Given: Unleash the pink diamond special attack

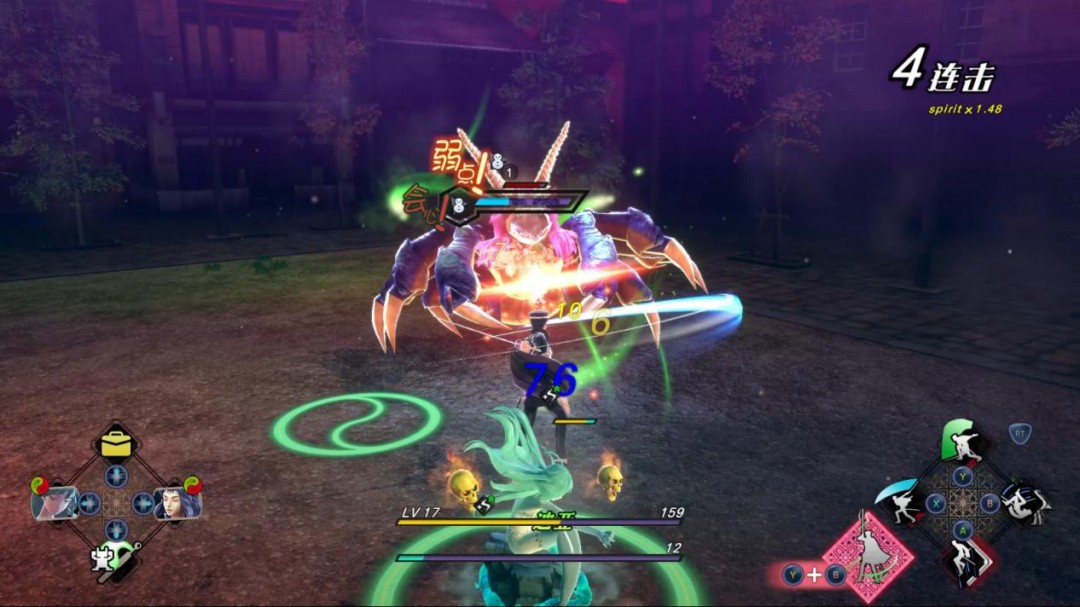Looking at the screenshot, I should [866, 556].
